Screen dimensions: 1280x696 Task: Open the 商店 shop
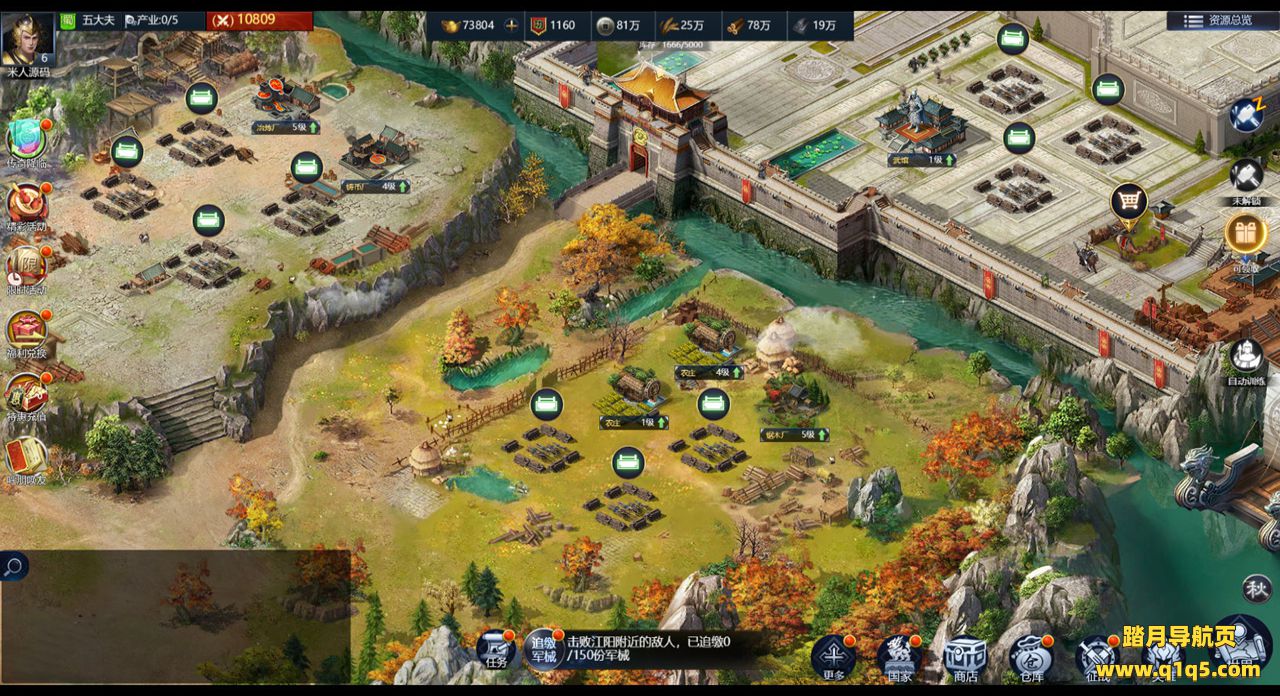[965, 655]
